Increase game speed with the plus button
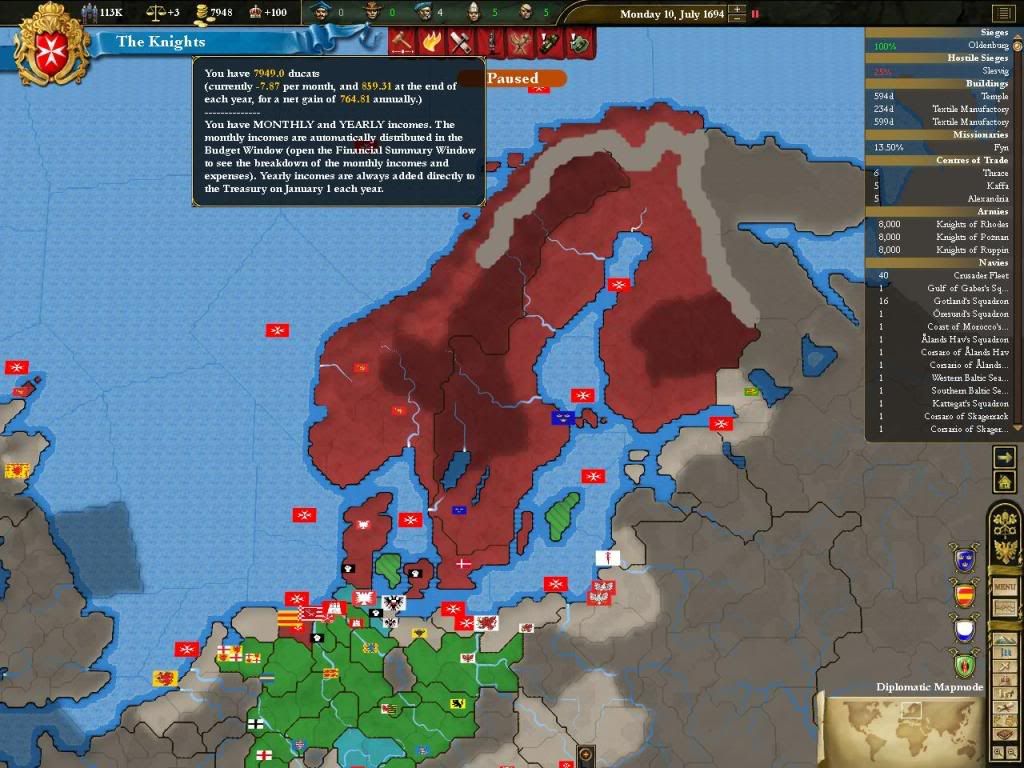This screenshot has width=1024, height=768. [x=737, y=10]
